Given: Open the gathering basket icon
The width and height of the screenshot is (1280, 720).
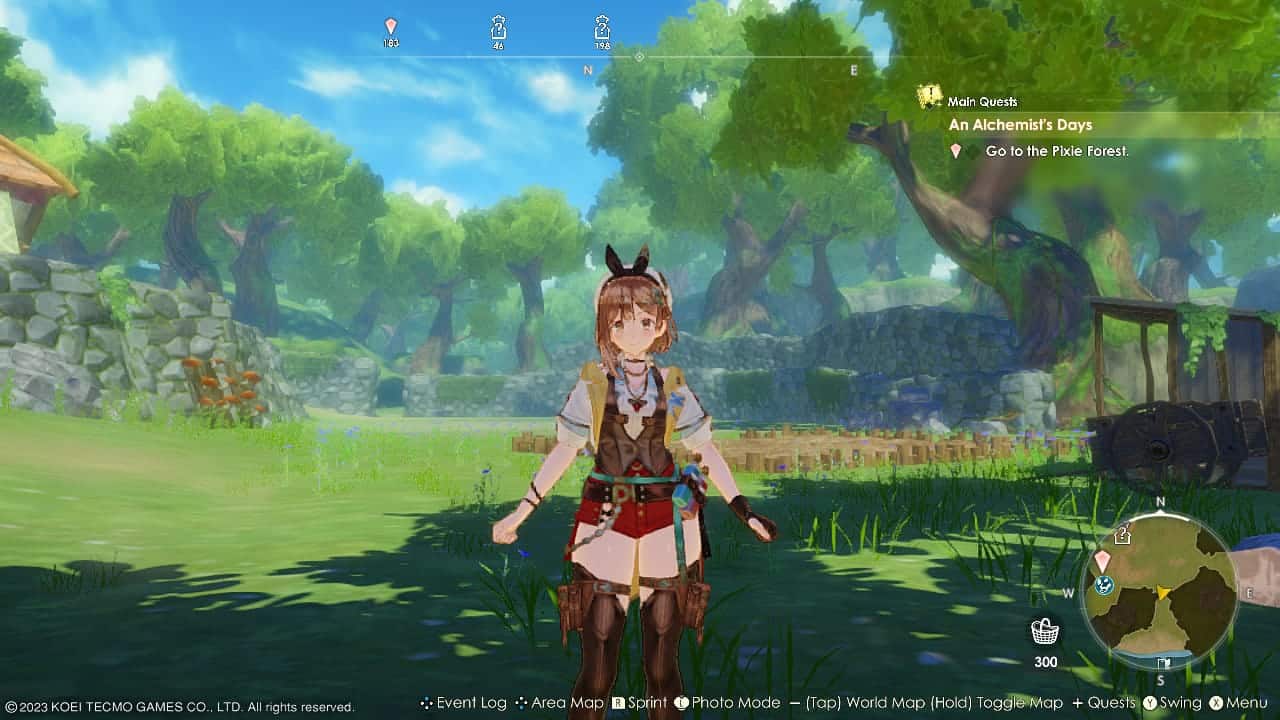Looking at the screenshot, I should tap(1045, 632).
